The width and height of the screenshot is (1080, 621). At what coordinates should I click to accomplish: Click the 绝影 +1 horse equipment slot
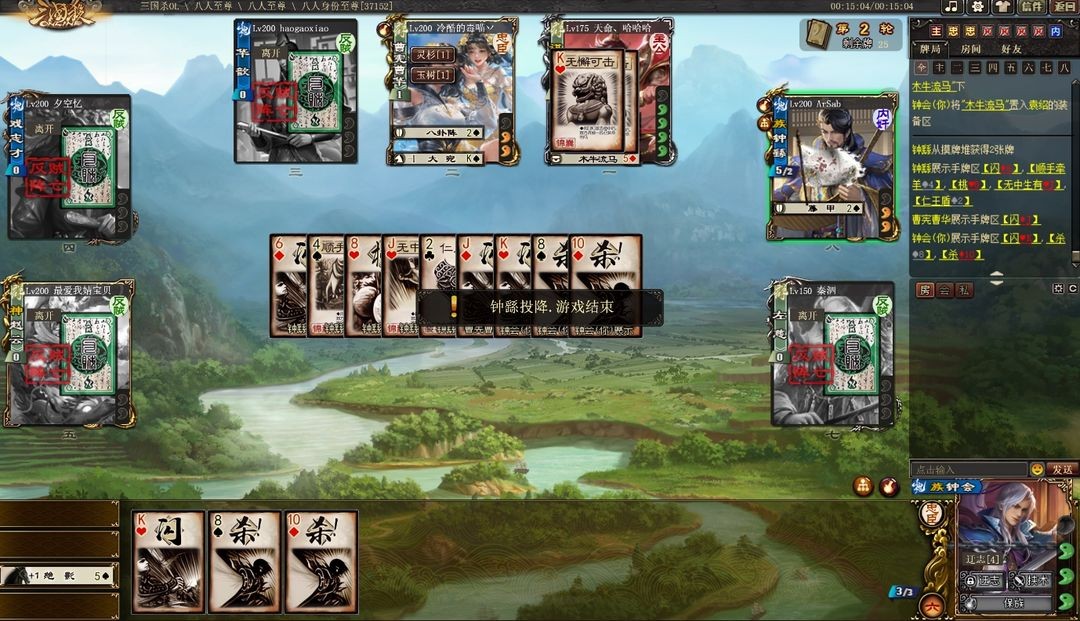[60, 575]
